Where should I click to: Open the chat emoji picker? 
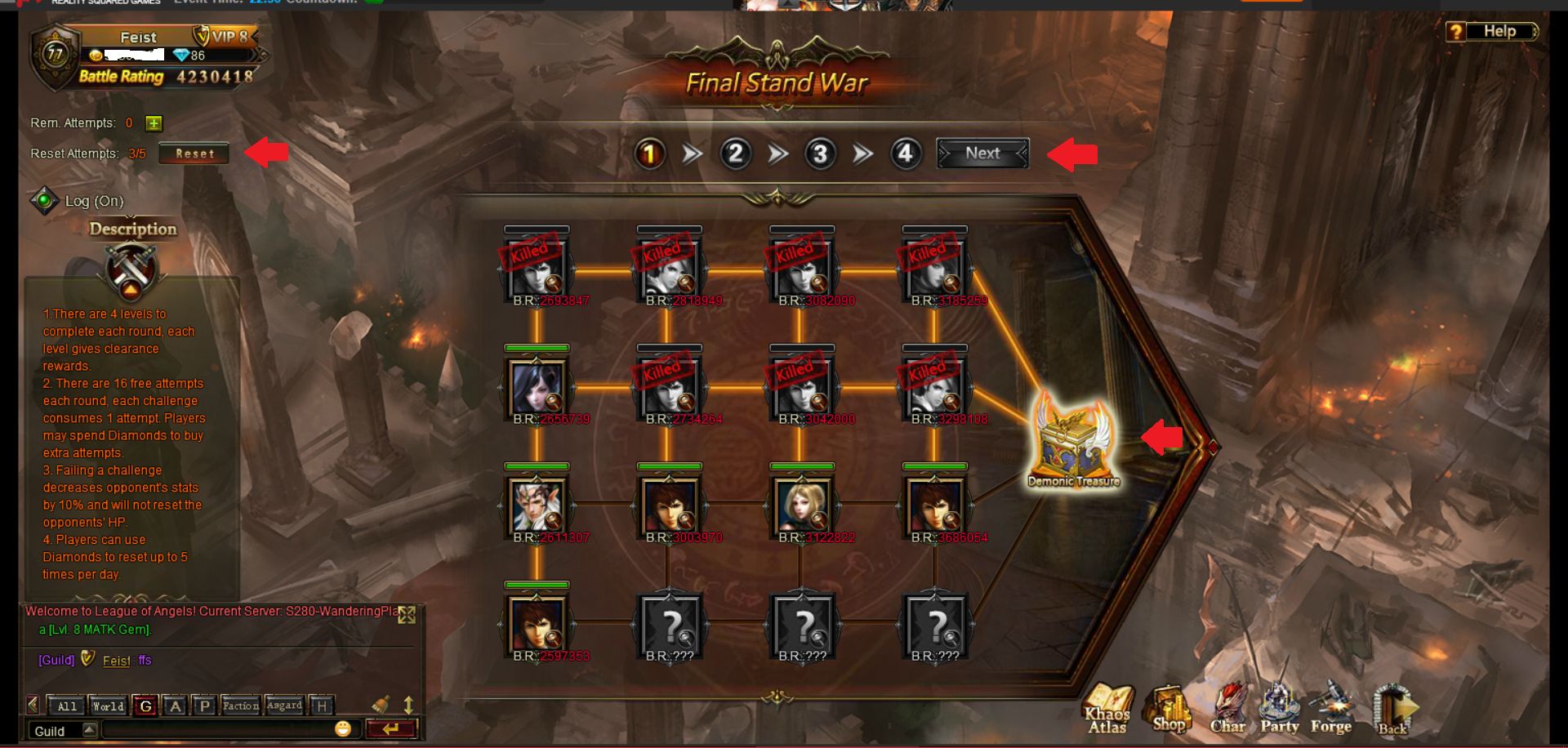point(343,728)
